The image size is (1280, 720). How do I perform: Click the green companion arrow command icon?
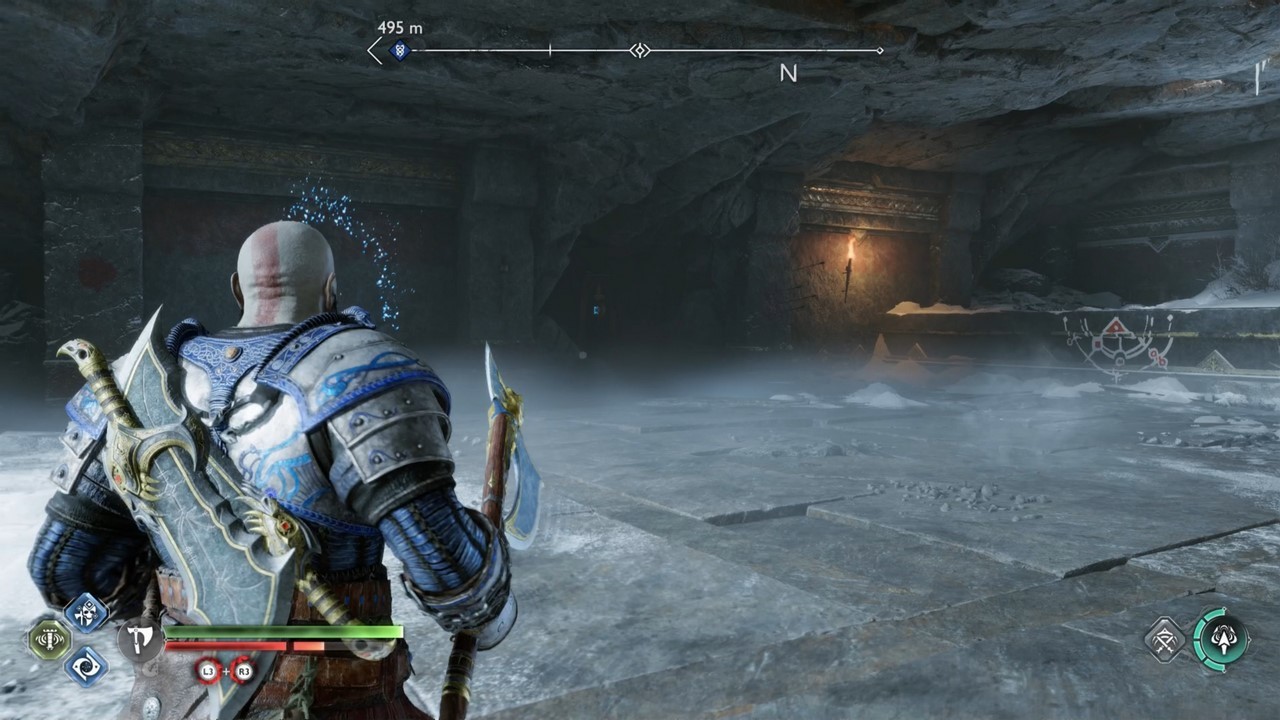[1224, 640]
